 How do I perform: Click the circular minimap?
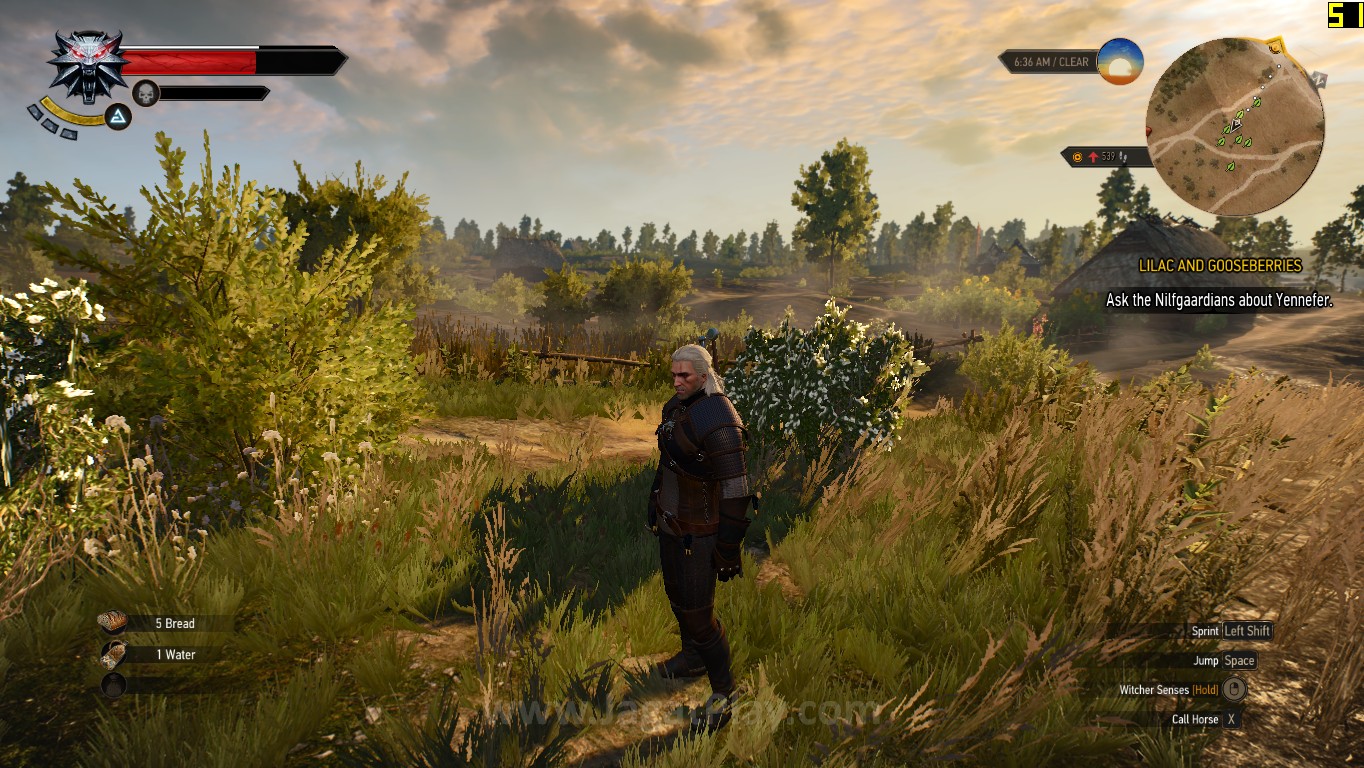point(1234,126)
